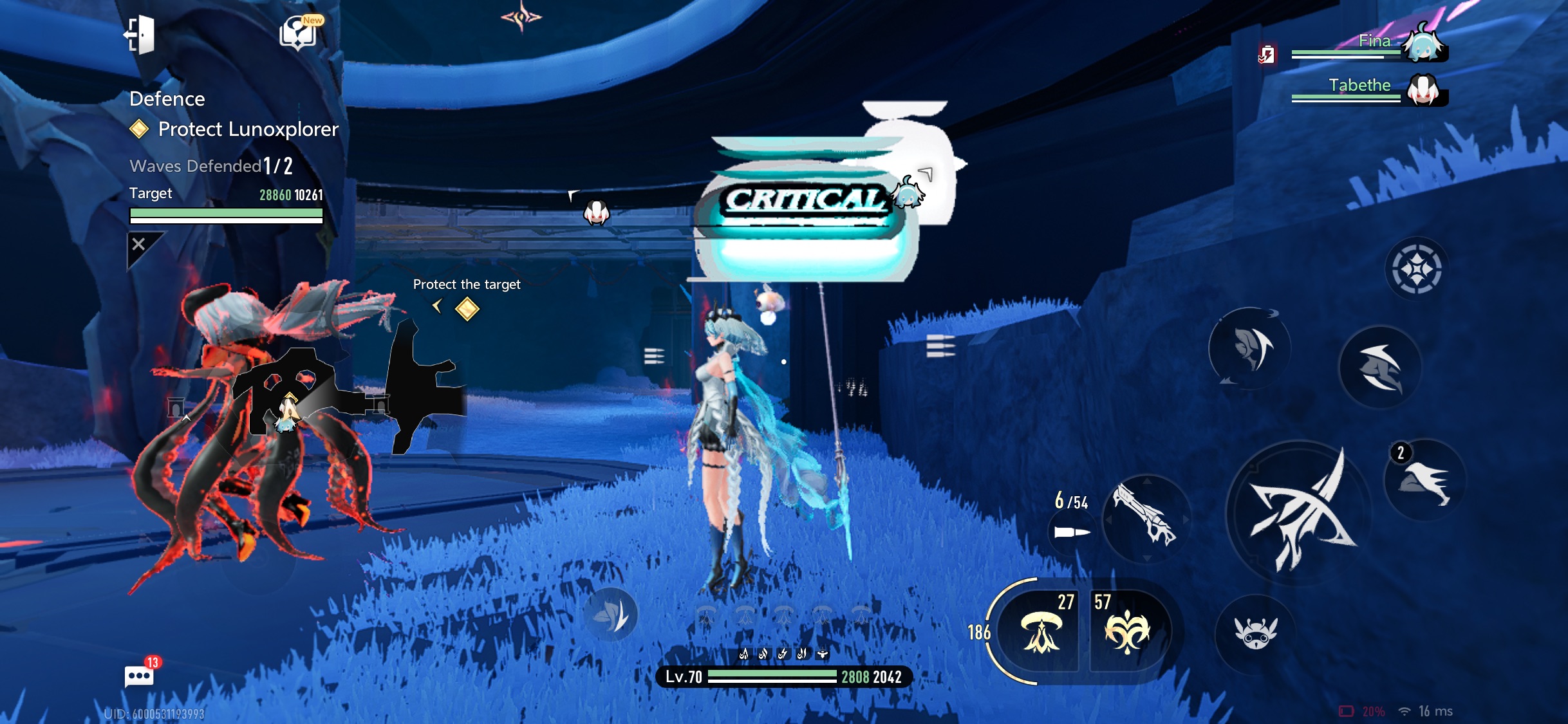The height and width of the screenshot is (724, 1568).
Task: Tap the crosshair target-lock button
Action: (x=1416, y=269)
